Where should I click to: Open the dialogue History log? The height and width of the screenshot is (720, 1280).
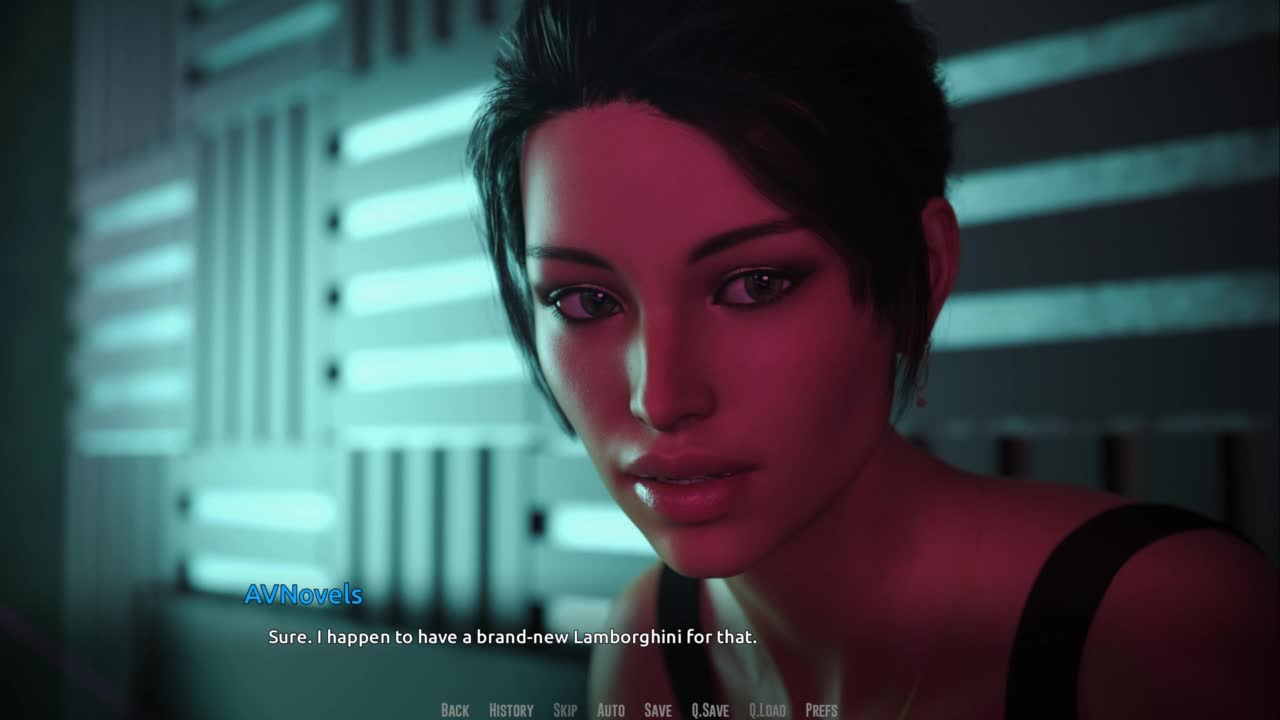[511, 710]
